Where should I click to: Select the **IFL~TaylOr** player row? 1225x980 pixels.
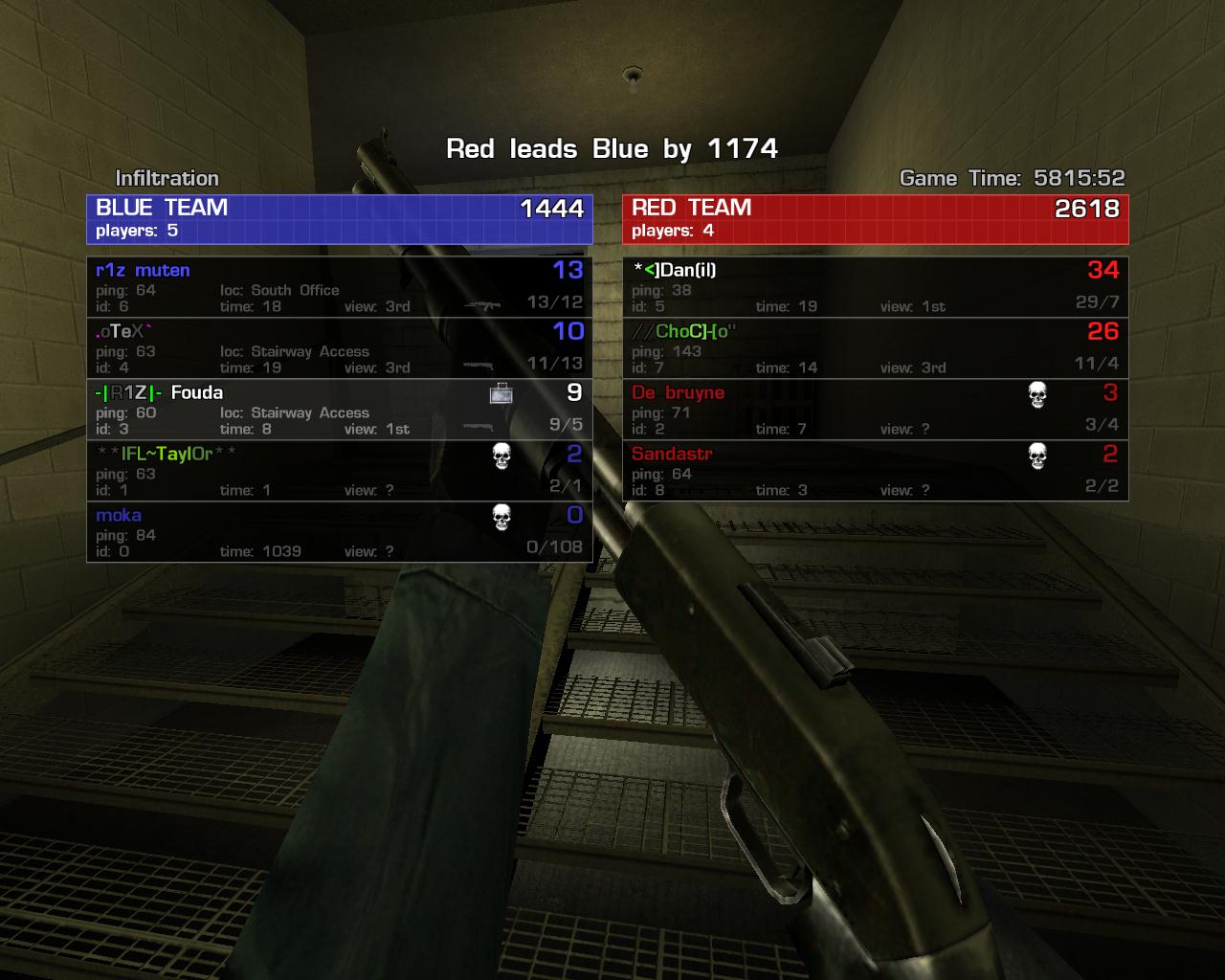[x=340, y=471]
